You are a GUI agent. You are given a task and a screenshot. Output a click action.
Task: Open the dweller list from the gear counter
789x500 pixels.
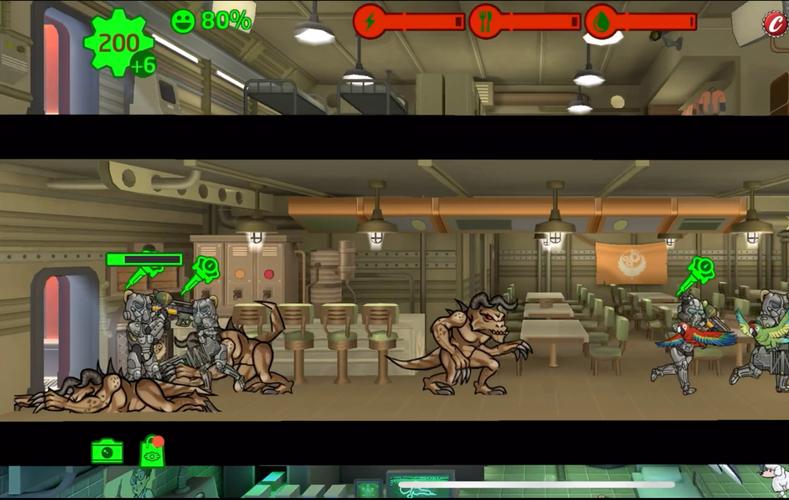pyautogui.click(x=119, y=45)
